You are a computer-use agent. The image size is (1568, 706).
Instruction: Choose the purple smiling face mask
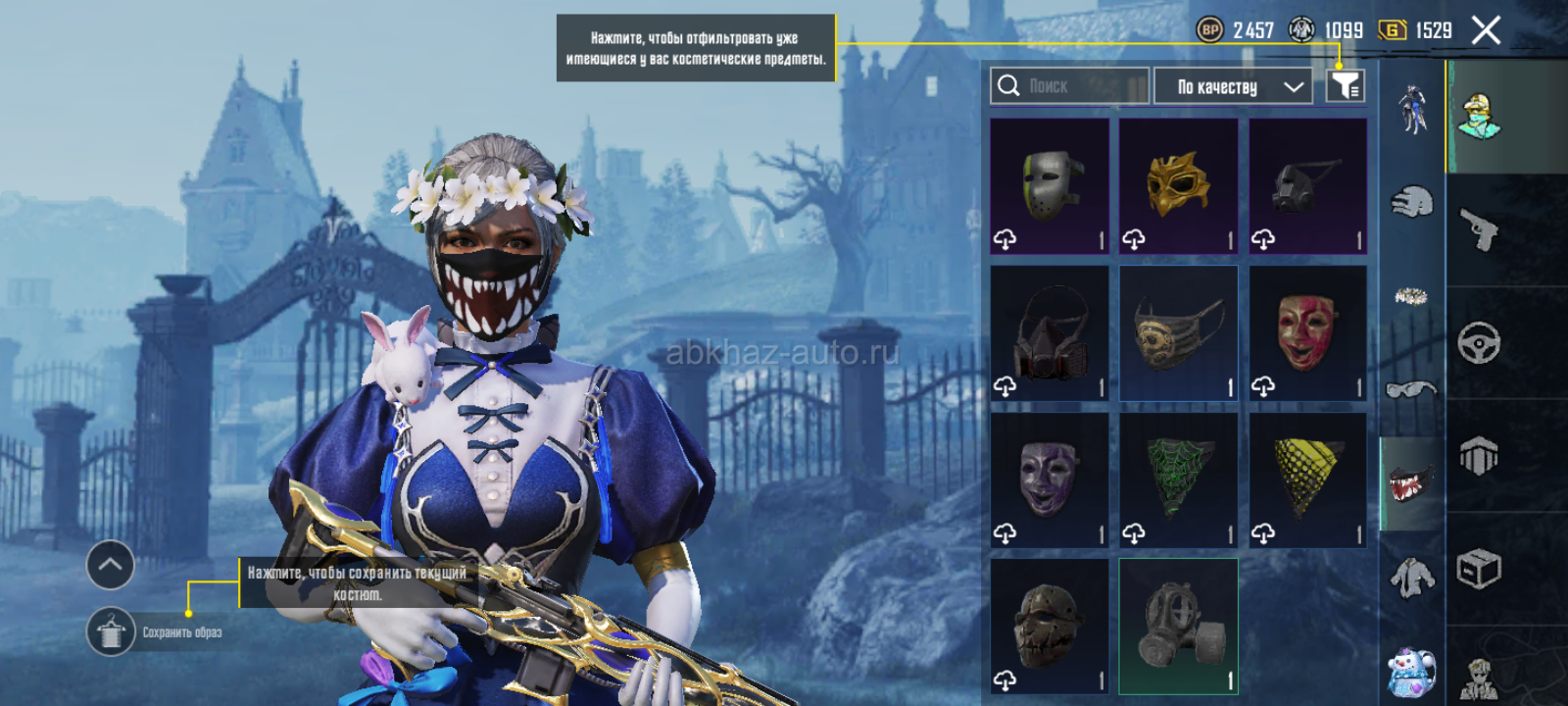tap(1049, 480)
